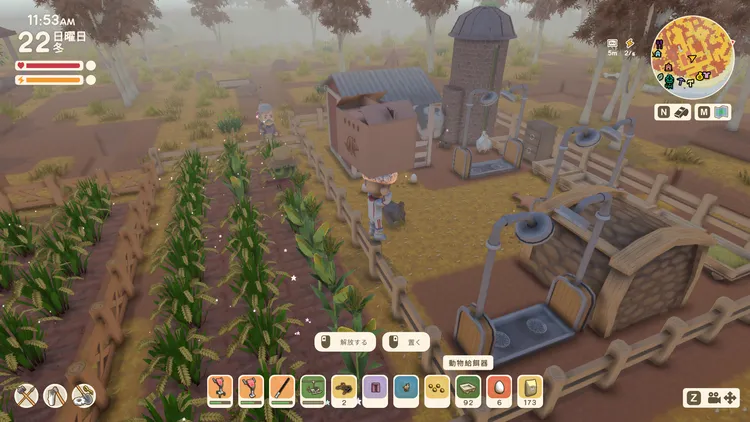Toggle the camera mode icon
Viewport: 750px width, 422px height.
716,397
